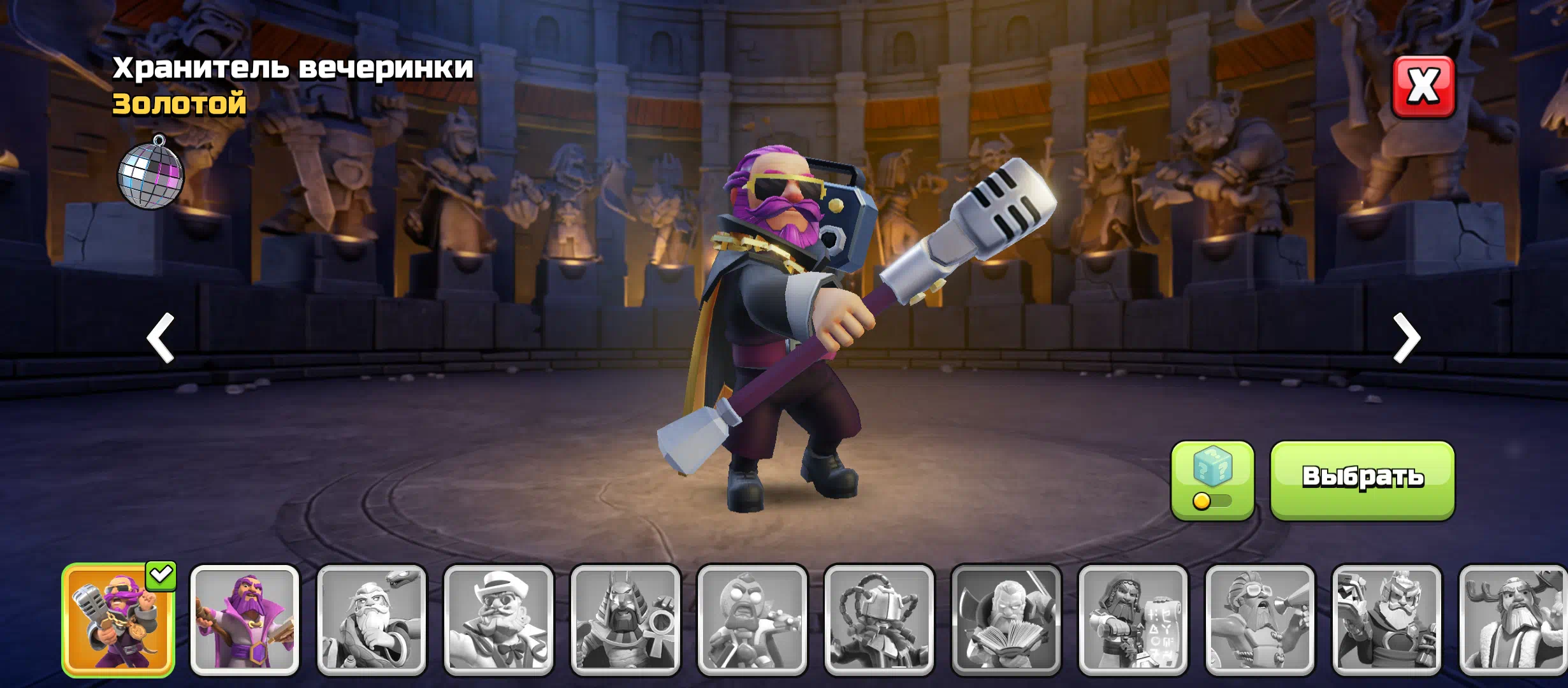This screenshot has width=1568, height=688.
Task: Show the next skin with right arrow
Action: click(x=1406, y=338)
